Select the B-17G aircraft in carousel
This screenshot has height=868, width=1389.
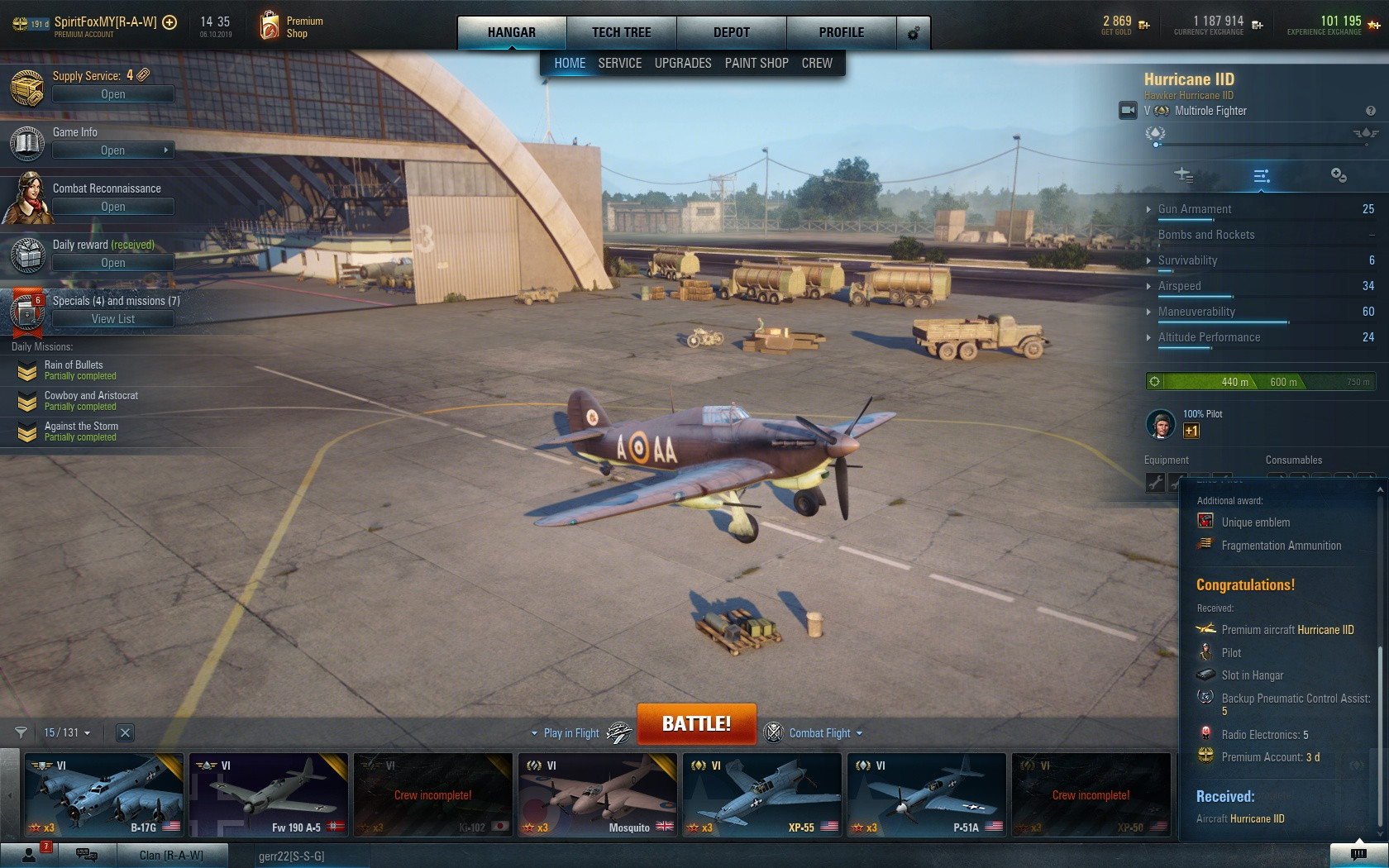click(104, 794)
